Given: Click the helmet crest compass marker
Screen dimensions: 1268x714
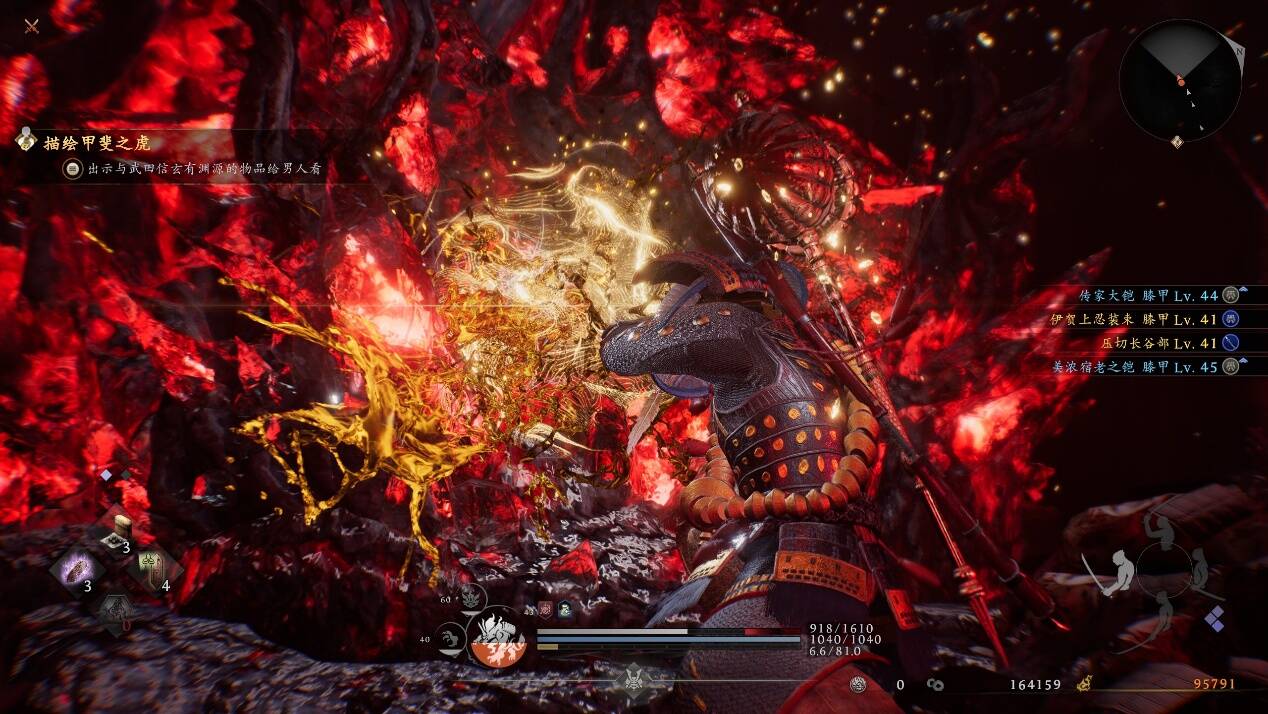Looking at the screenshot, I should (634, 681).
